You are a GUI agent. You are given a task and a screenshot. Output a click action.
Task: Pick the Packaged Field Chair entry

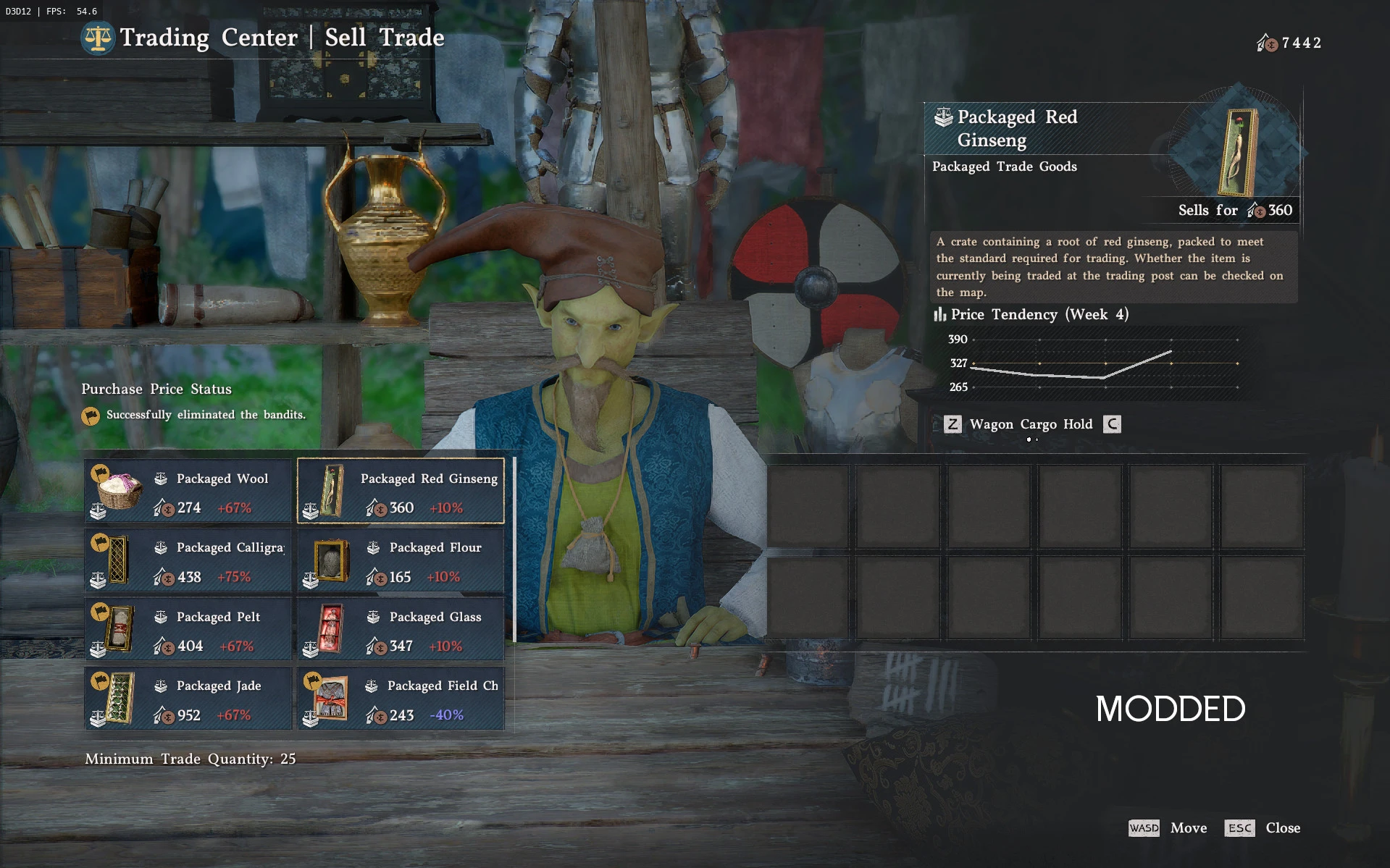pyautogui.click(x=401, y=699)
